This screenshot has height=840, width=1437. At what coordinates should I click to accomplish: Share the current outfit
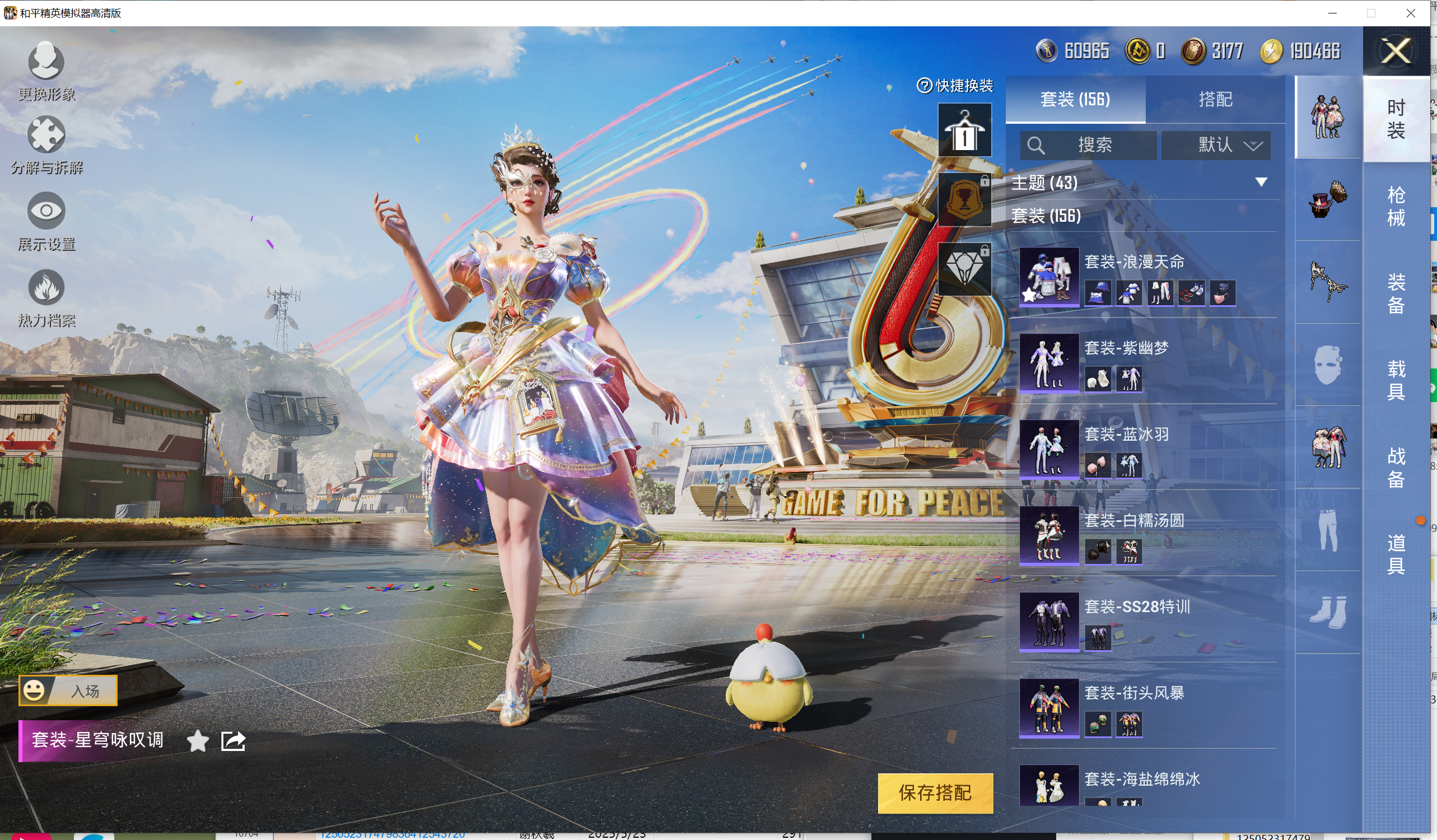[232, 741]
